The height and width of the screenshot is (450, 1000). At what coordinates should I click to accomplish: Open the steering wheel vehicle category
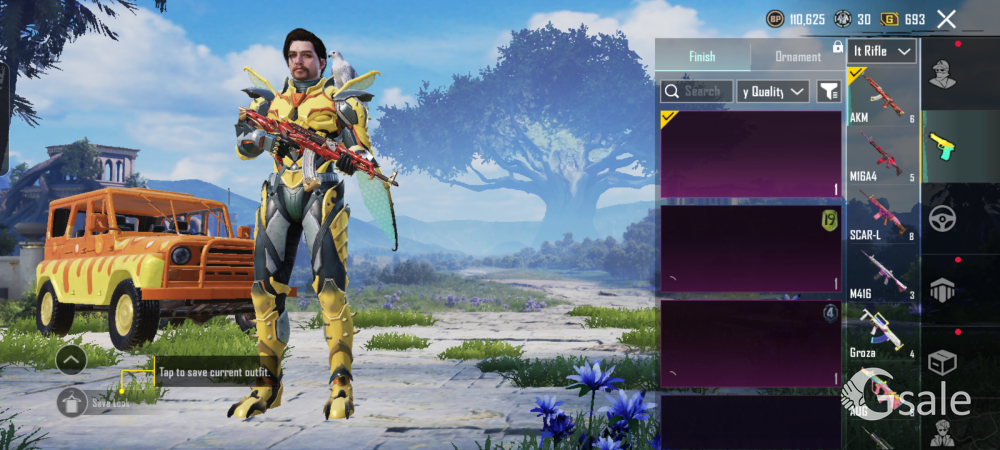(942, 218)
